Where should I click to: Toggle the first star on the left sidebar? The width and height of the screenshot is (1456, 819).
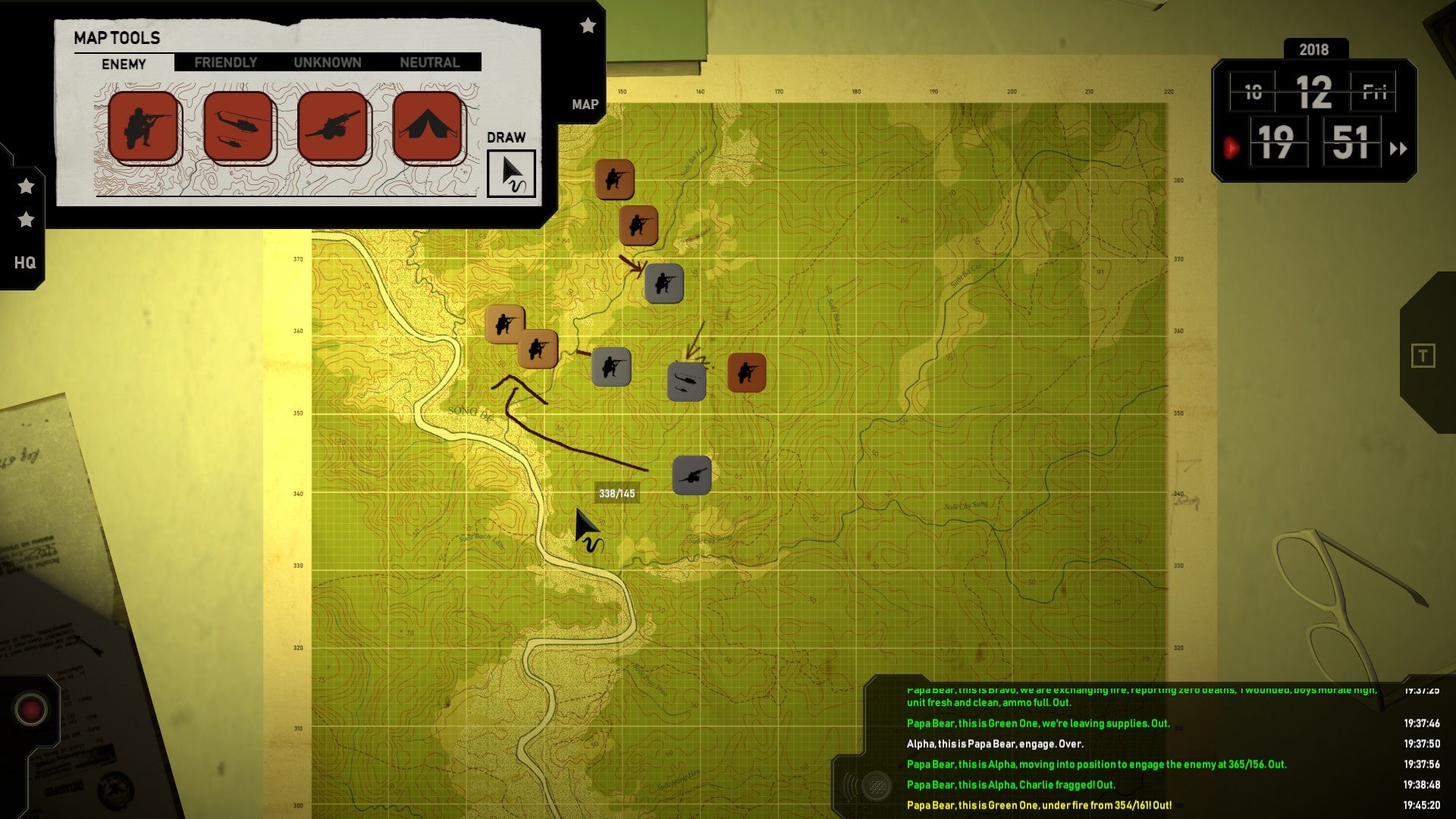click(x=25, y=184)
